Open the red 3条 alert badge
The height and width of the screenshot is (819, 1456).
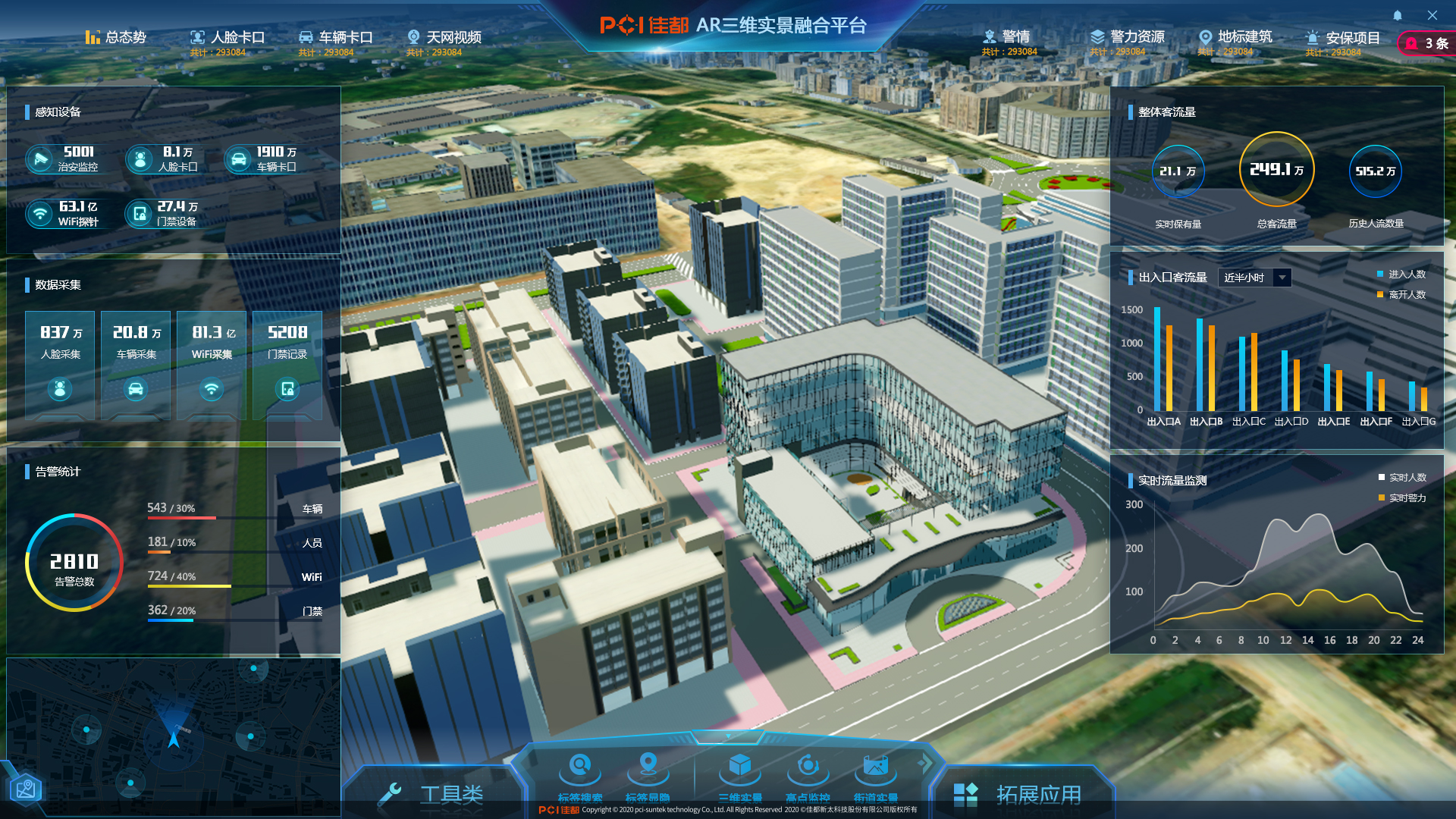coord(1427,43)
